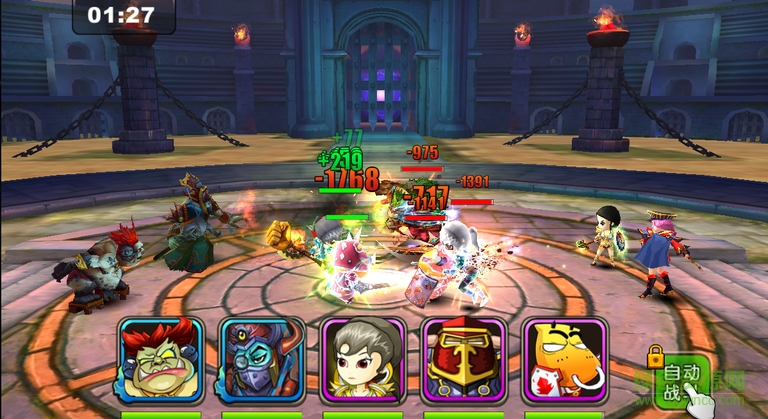Screen dimensions: 768x419
Task: Activate the red-haired ogre hero portrait
Action: 161,359
